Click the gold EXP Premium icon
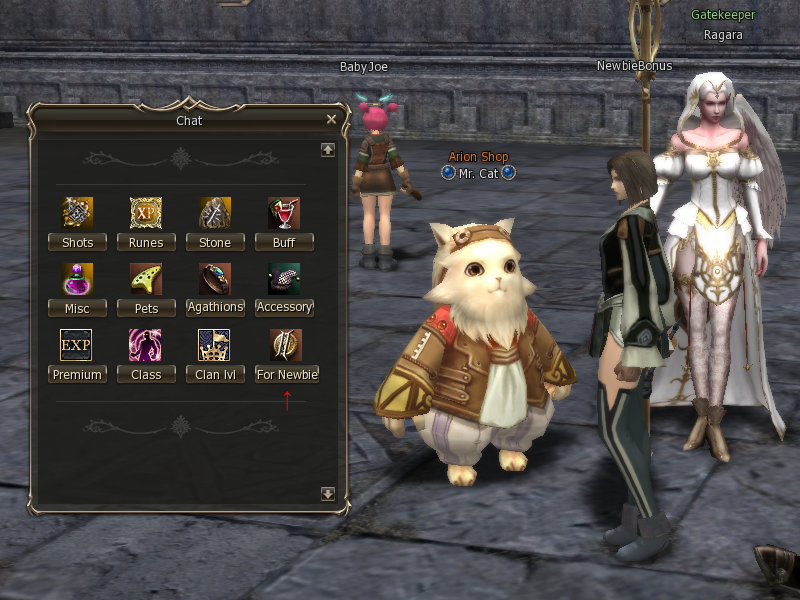This screenshot has width=800, height=600. coord(76,345)
